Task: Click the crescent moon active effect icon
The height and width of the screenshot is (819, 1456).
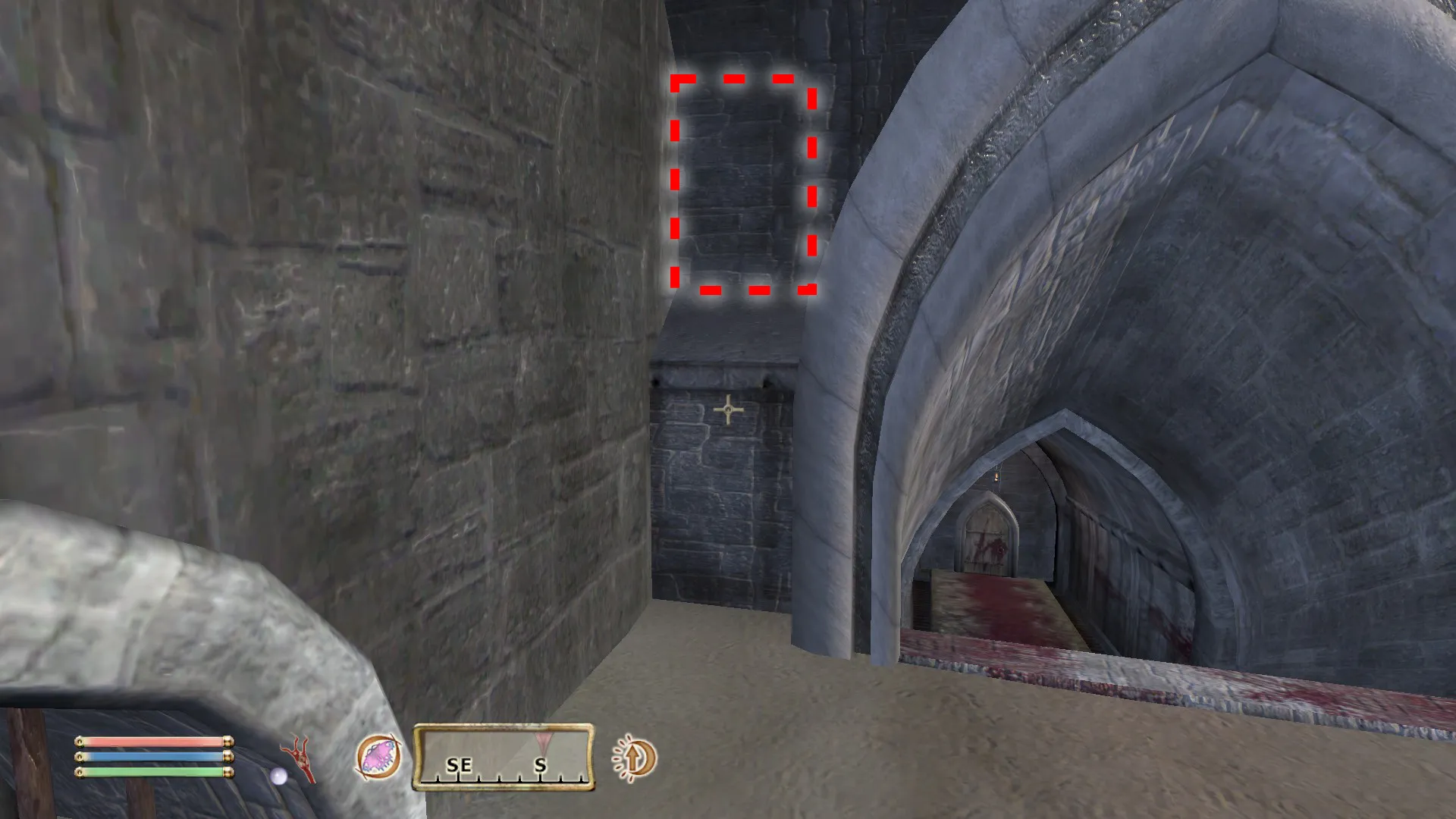Action: [x=634, y=758]
